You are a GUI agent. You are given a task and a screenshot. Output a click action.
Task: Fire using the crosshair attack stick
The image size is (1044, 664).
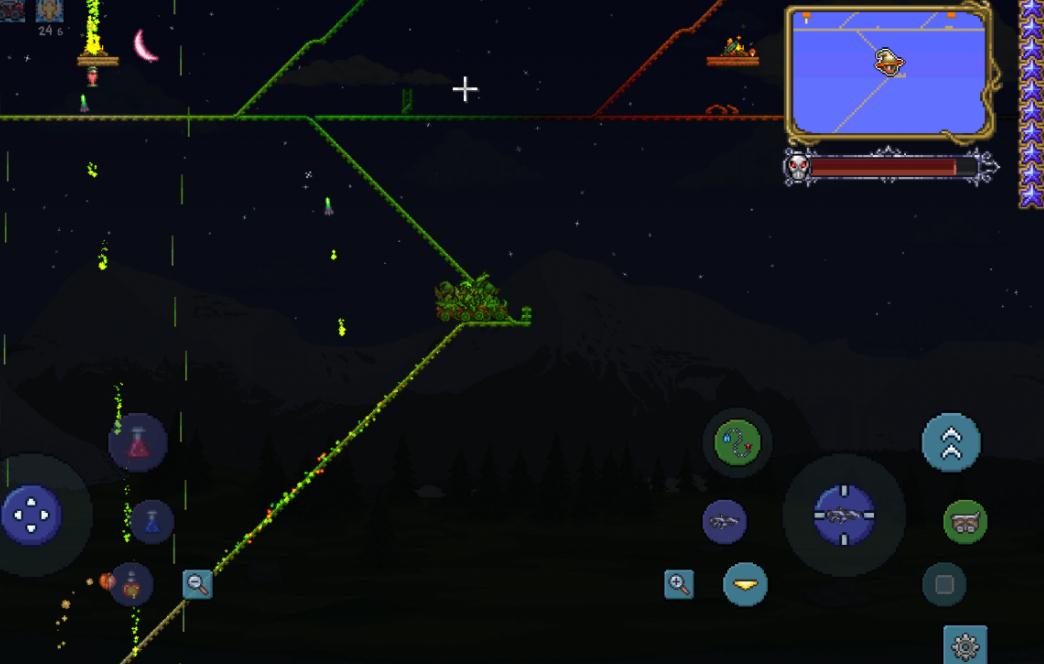[844, 516]
